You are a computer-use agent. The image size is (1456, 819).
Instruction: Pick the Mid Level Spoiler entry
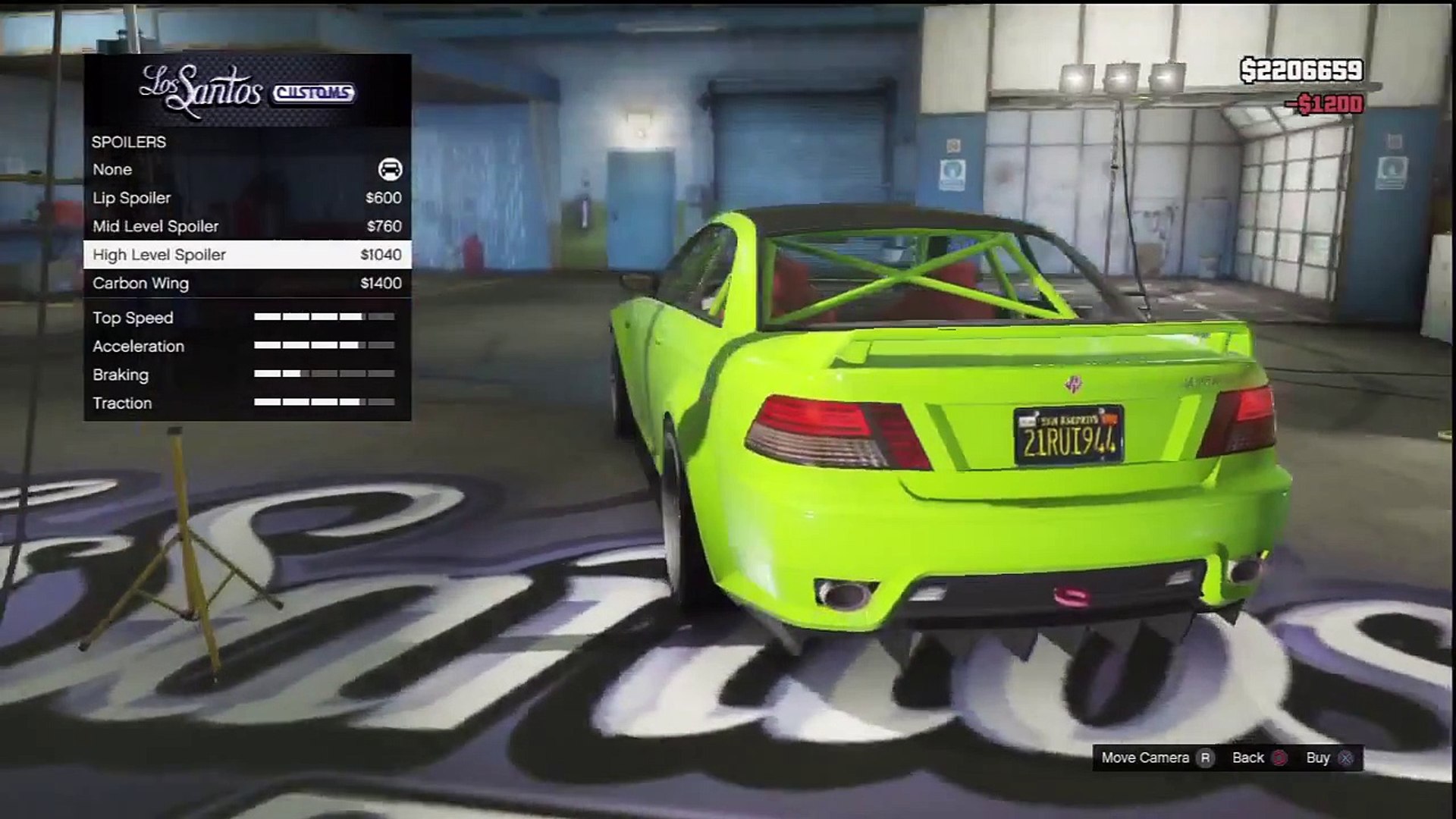tap(246, 227)
